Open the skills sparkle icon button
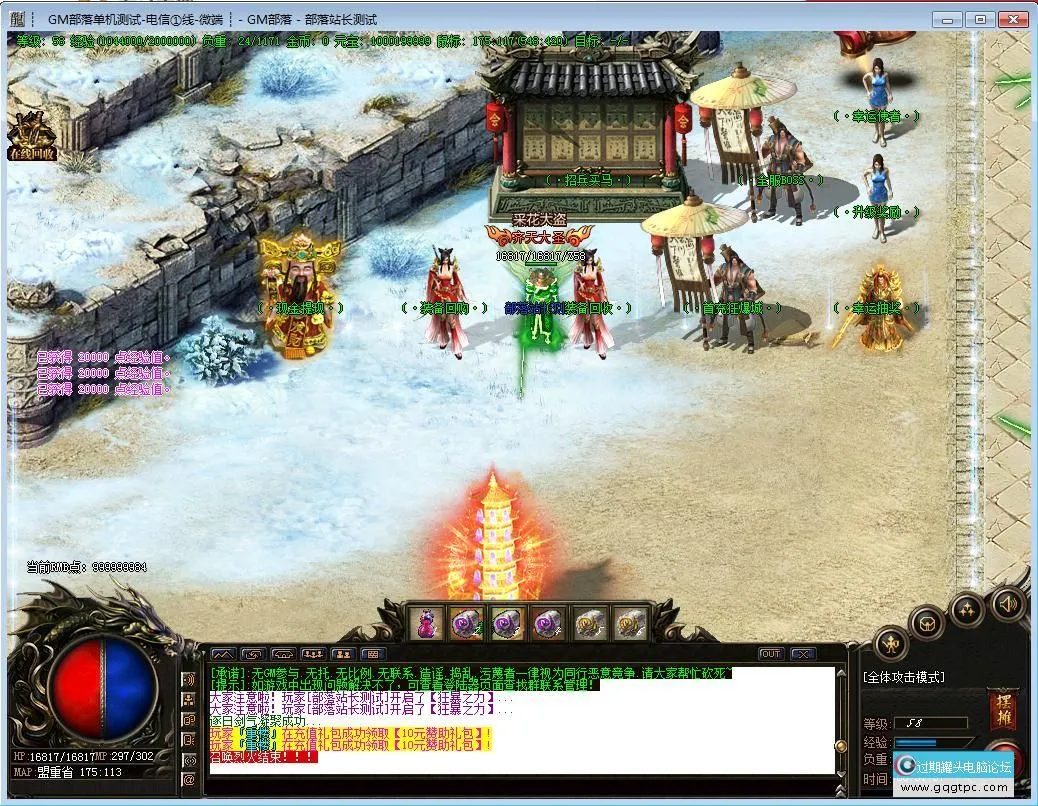 [x=966, y=608]
